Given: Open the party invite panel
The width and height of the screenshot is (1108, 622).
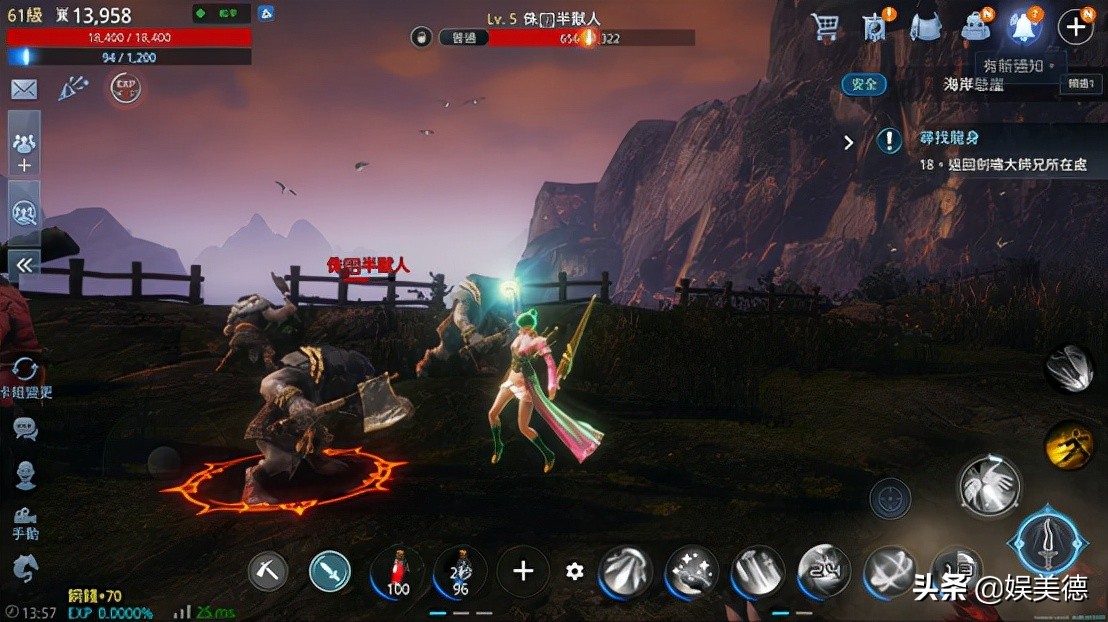Looking at the screenshot, I should pyautogui.click(x=24, y=150).
